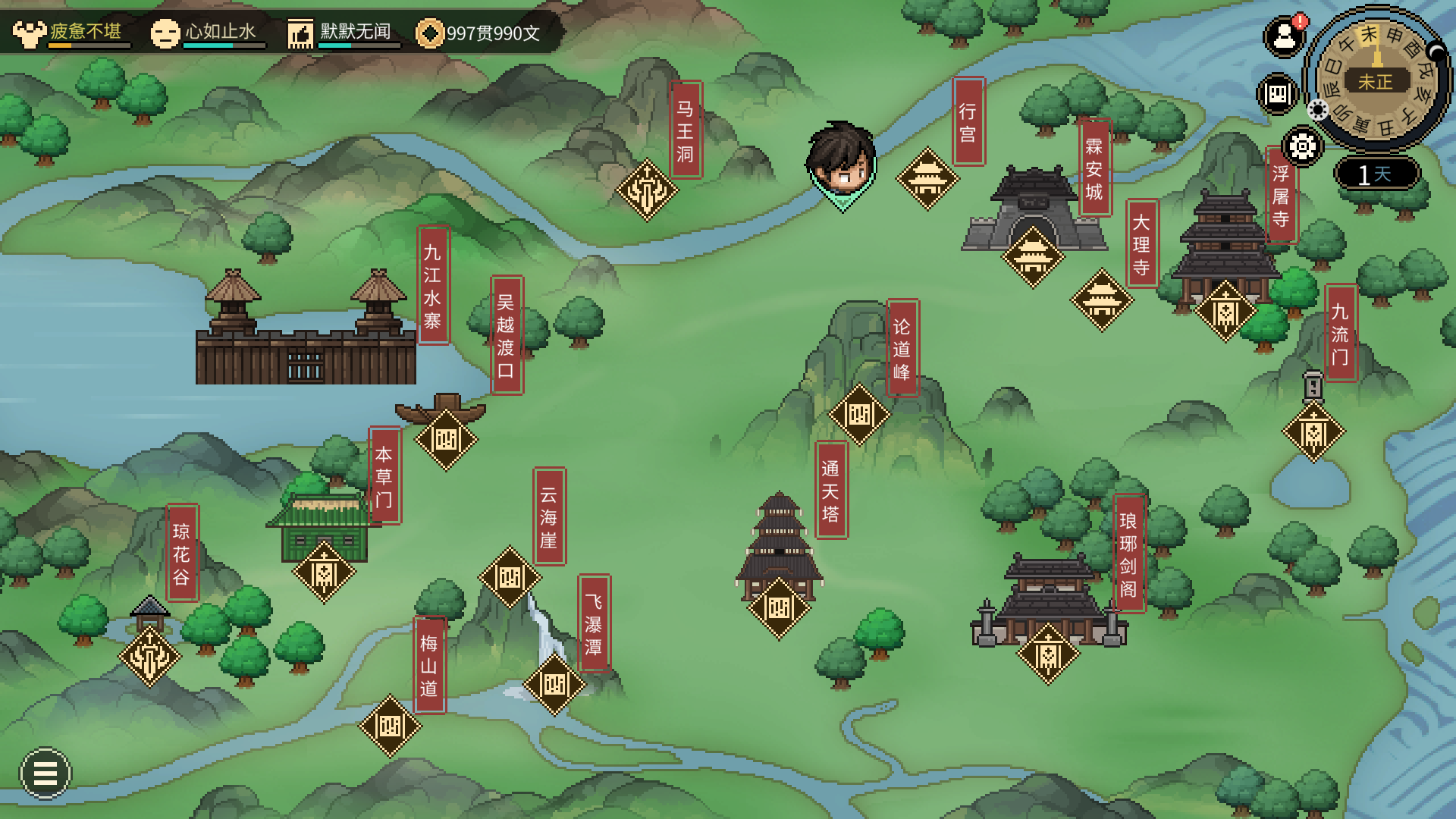Select the 琅琊剑阁 map marker
The width and height of the screenshot is (1456, 819).
[x=1048, y=653]
